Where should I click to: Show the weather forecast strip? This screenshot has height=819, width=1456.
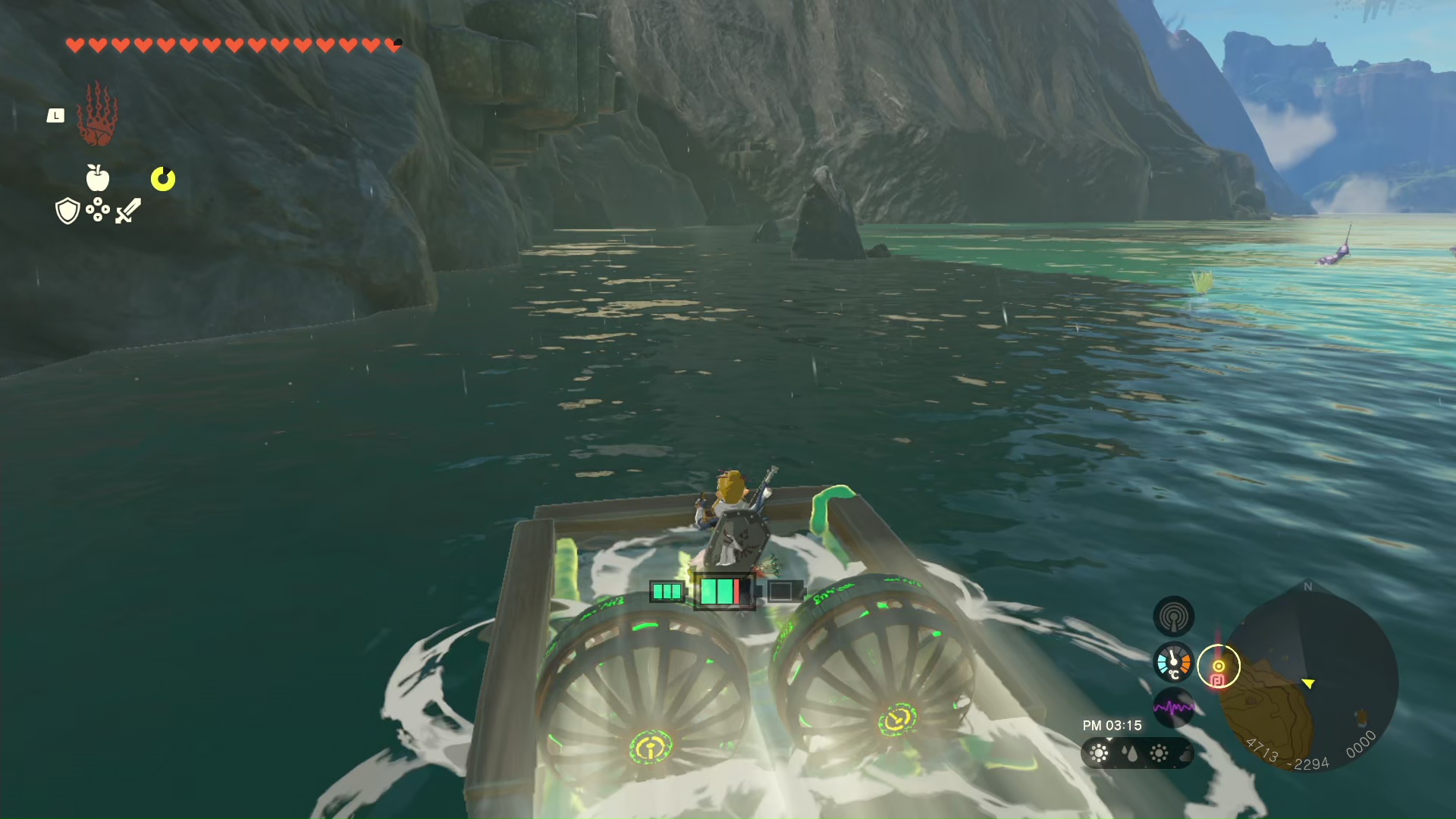pyautogui.click(x=1137, y=753)
